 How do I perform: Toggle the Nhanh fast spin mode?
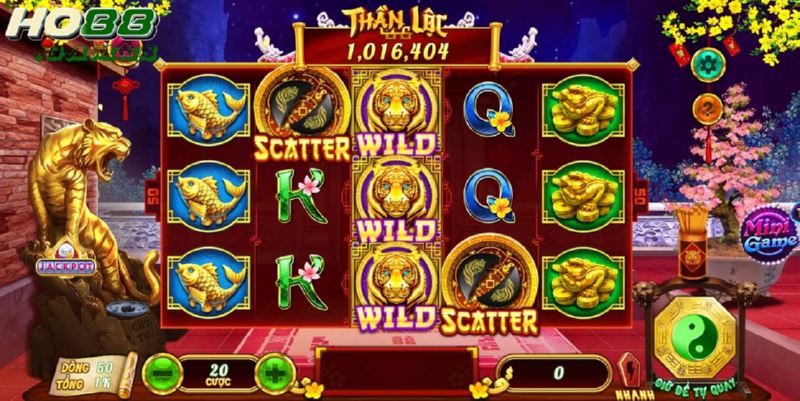pyautogui.click(x=629, y=372)
